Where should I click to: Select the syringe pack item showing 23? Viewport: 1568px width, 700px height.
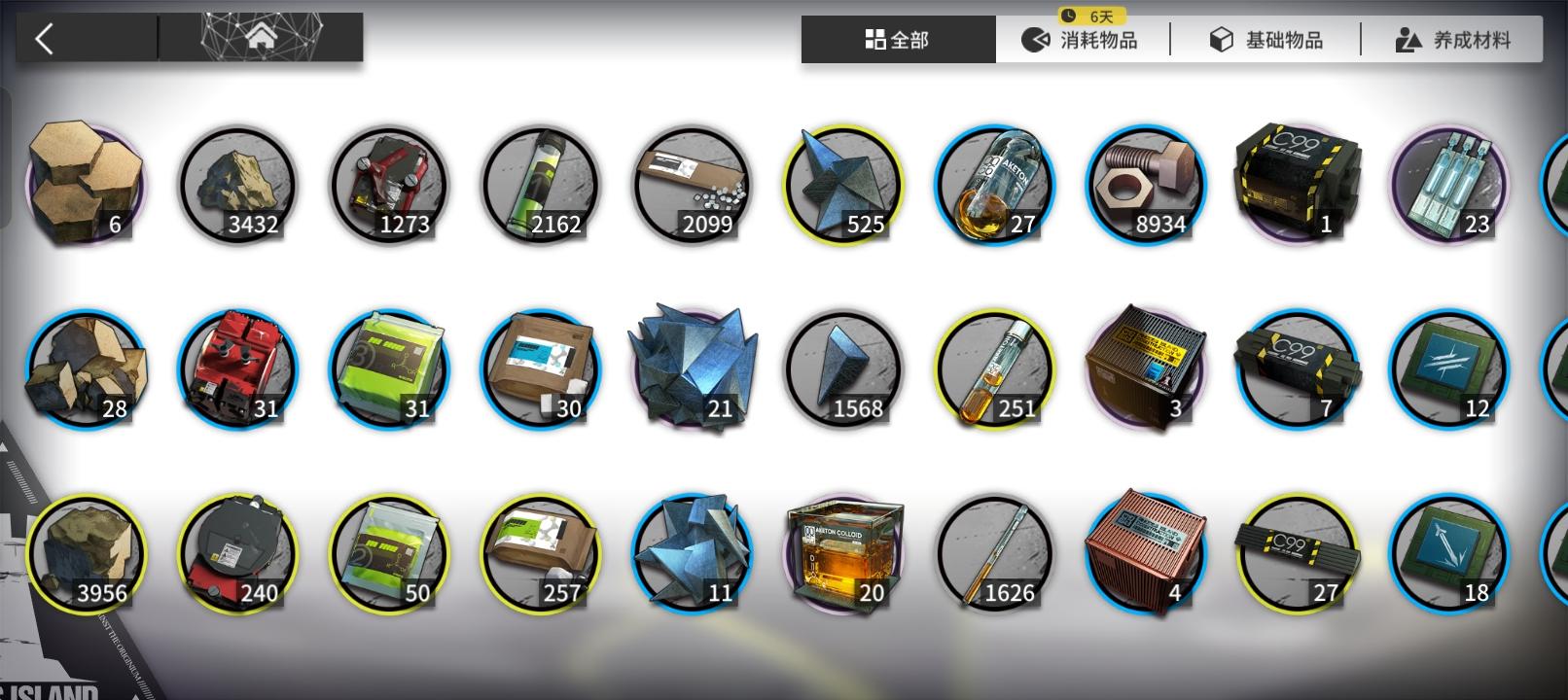[x=1449, y=185]
